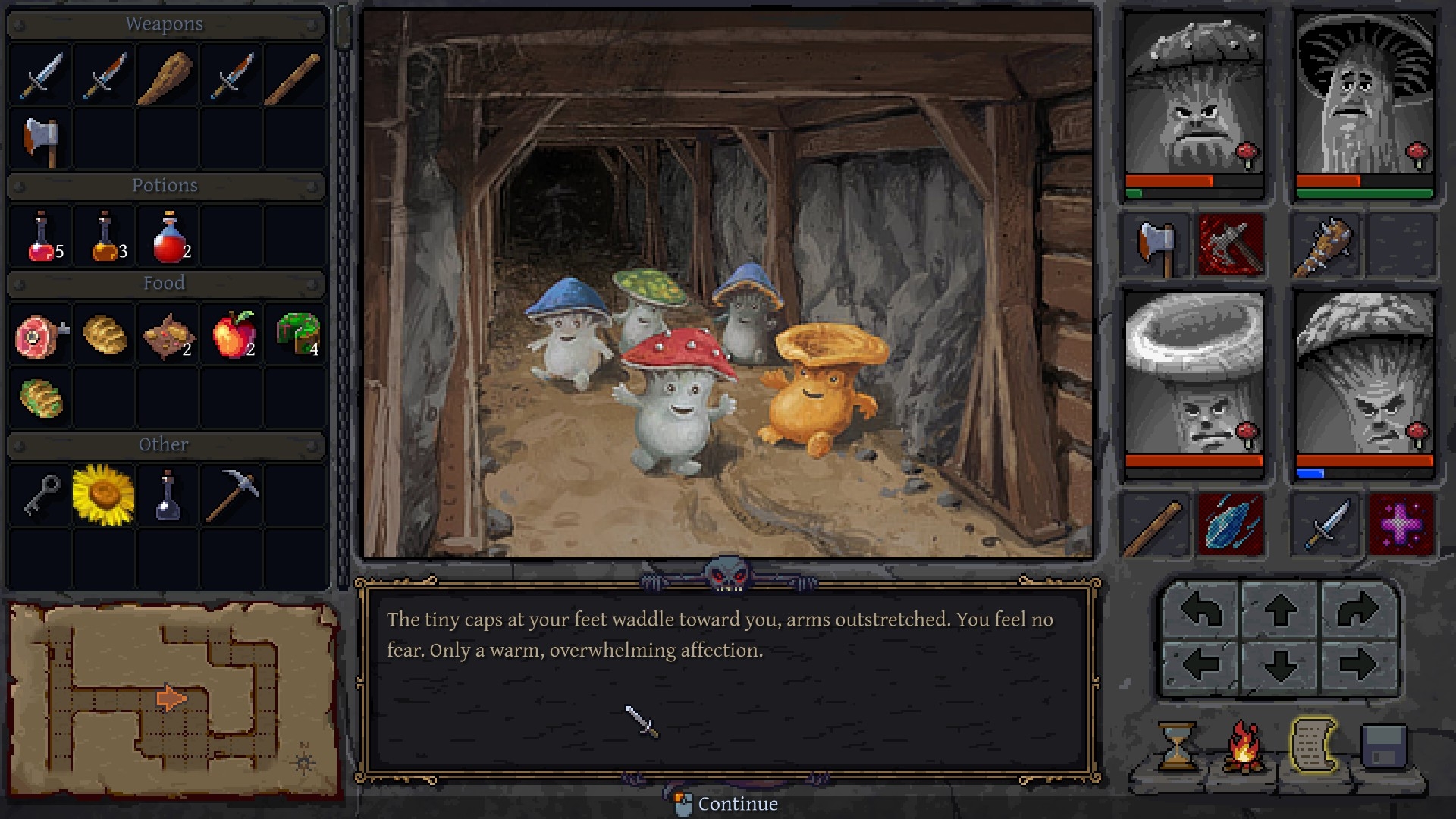This screenshot has height=819, width=1456.
Task: Step backward with the down arrow
Action: click(x=1280, y=666)
